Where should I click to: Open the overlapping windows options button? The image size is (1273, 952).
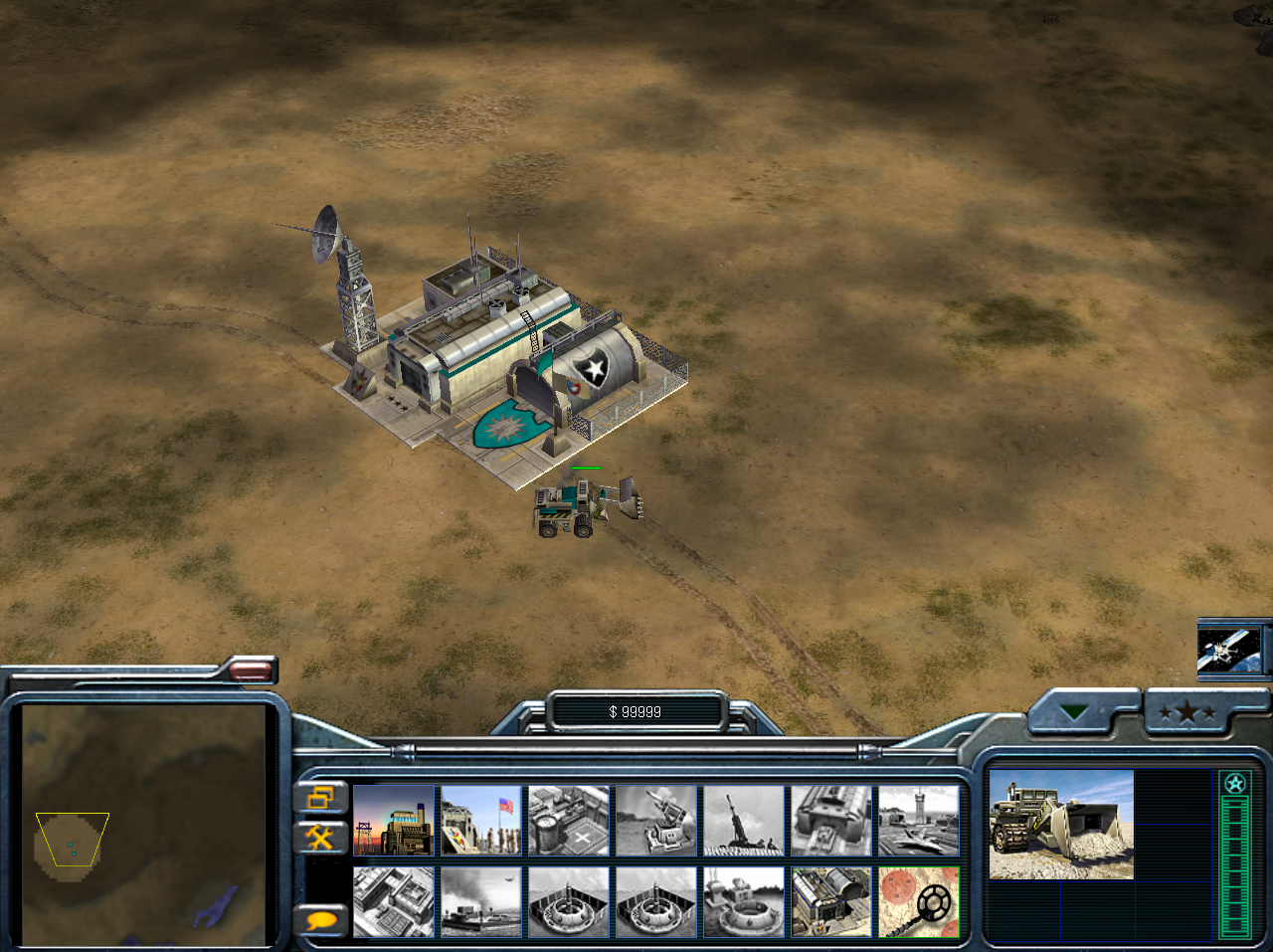point(321,798)
